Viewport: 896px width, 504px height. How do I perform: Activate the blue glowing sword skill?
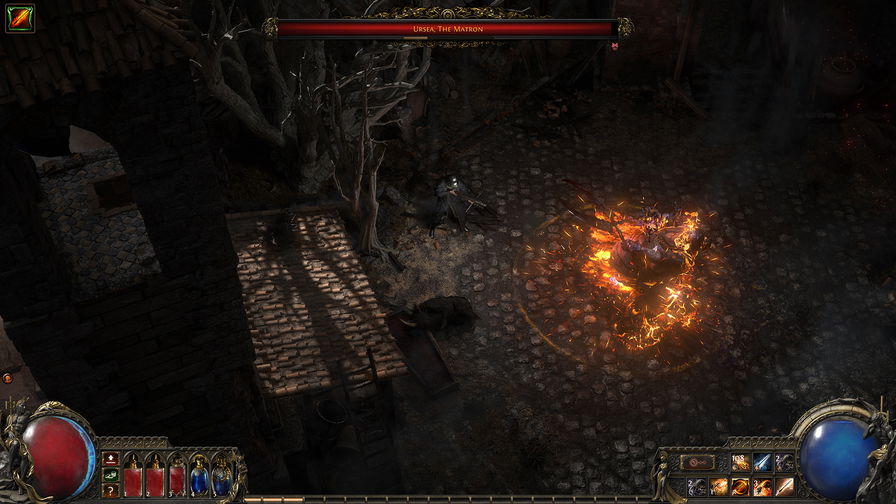click(763, 462)
